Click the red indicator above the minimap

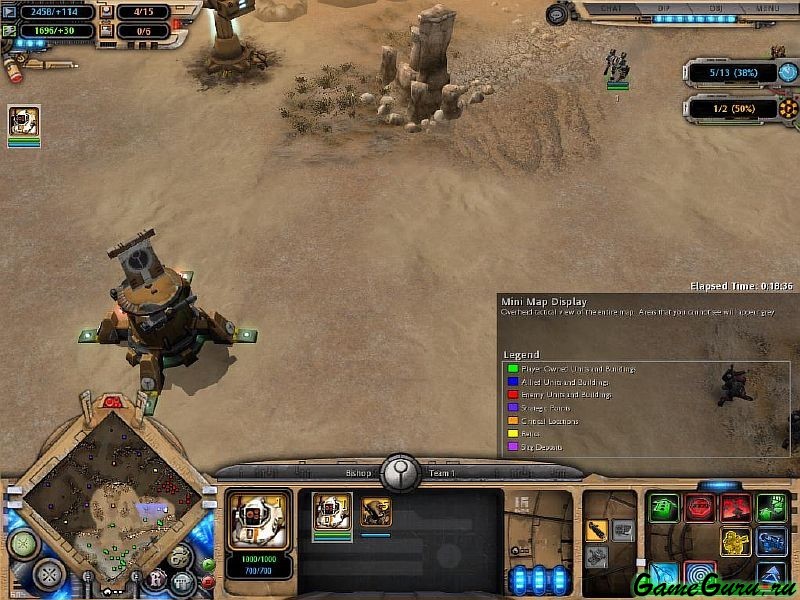pos(112,403)
